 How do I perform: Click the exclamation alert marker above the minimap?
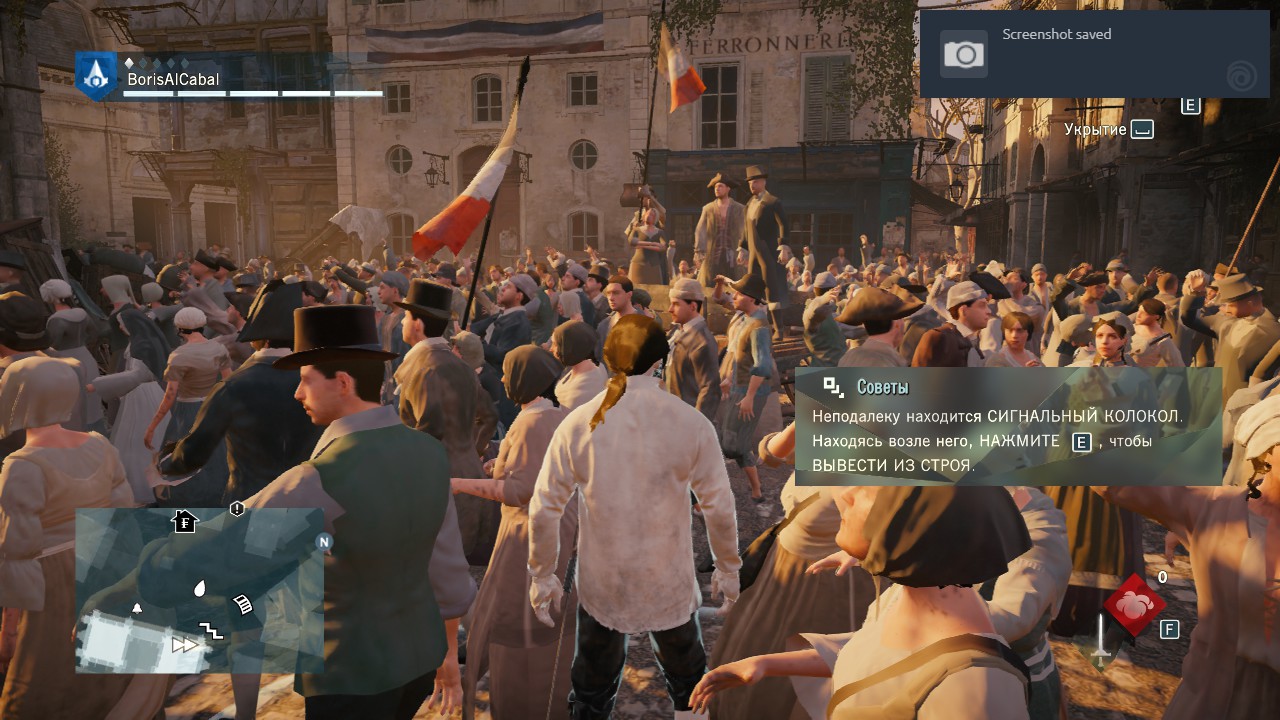click(236, 508)
